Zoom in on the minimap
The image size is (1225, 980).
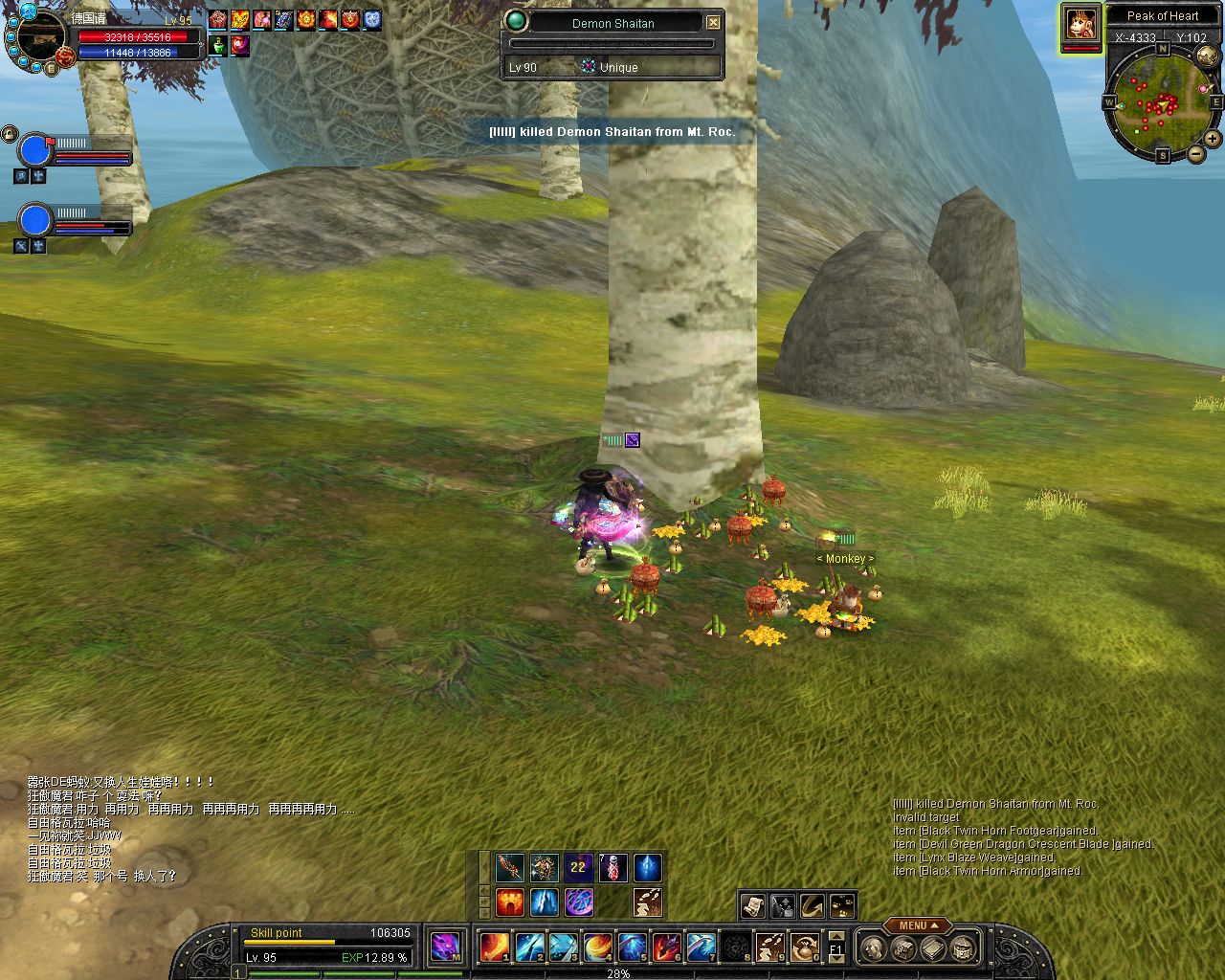point(1213,139)
